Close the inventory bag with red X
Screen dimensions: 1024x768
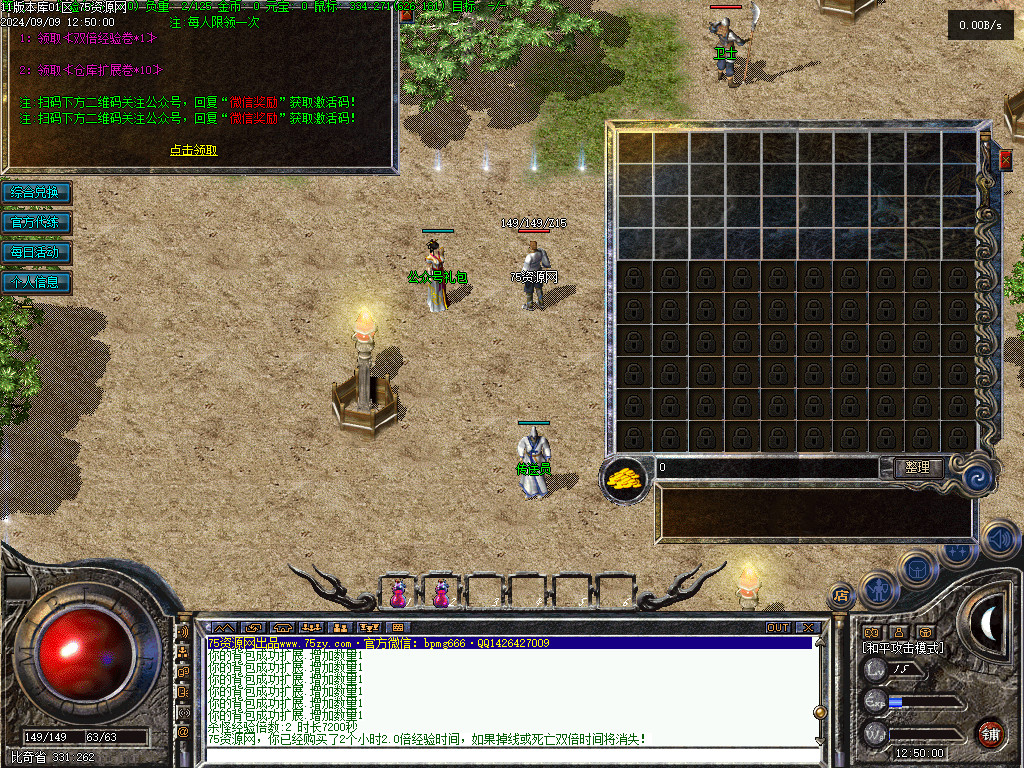tap(1005, 159)
